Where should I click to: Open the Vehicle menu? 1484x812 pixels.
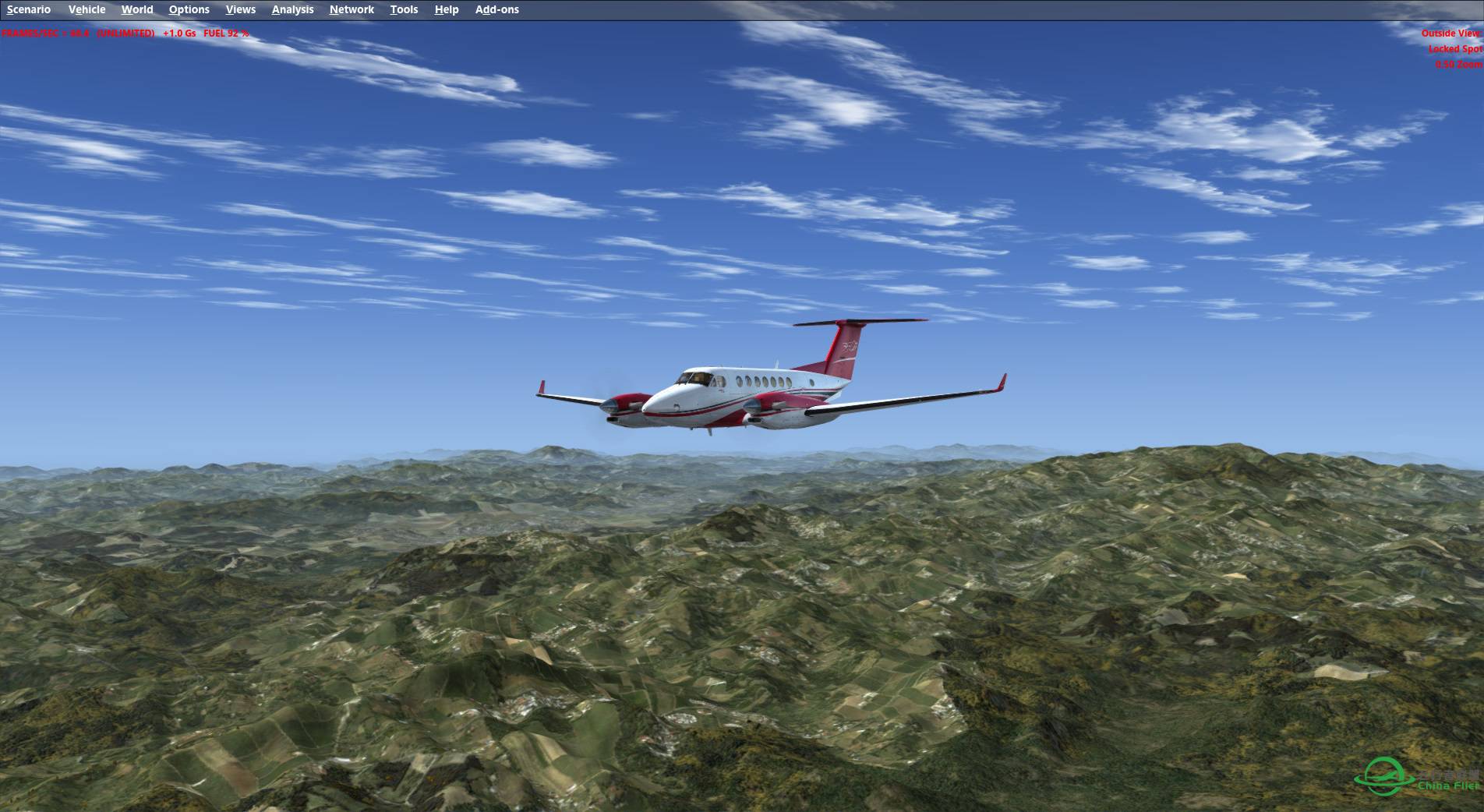87,9
